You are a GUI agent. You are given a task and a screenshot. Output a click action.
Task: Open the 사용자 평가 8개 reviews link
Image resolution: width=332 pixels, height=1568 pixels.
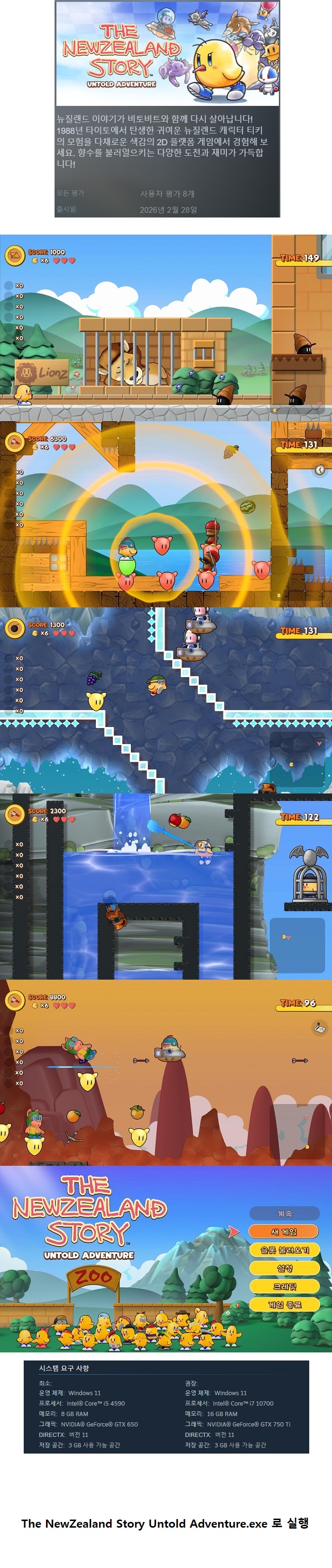167,194
